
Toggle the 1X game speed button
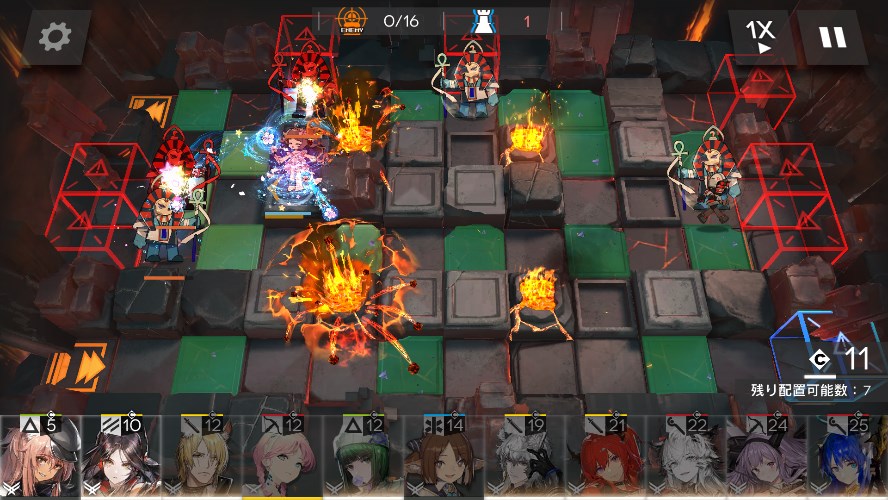[763, 37]
